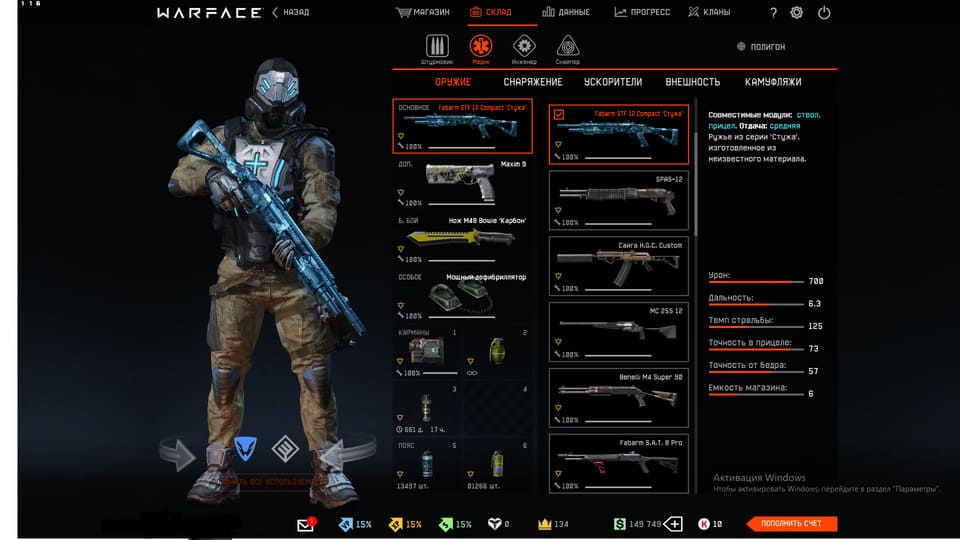Screen dimensions: 960x540
Task: Switch to the Снаряжение tab
Action: coord(533,82)
